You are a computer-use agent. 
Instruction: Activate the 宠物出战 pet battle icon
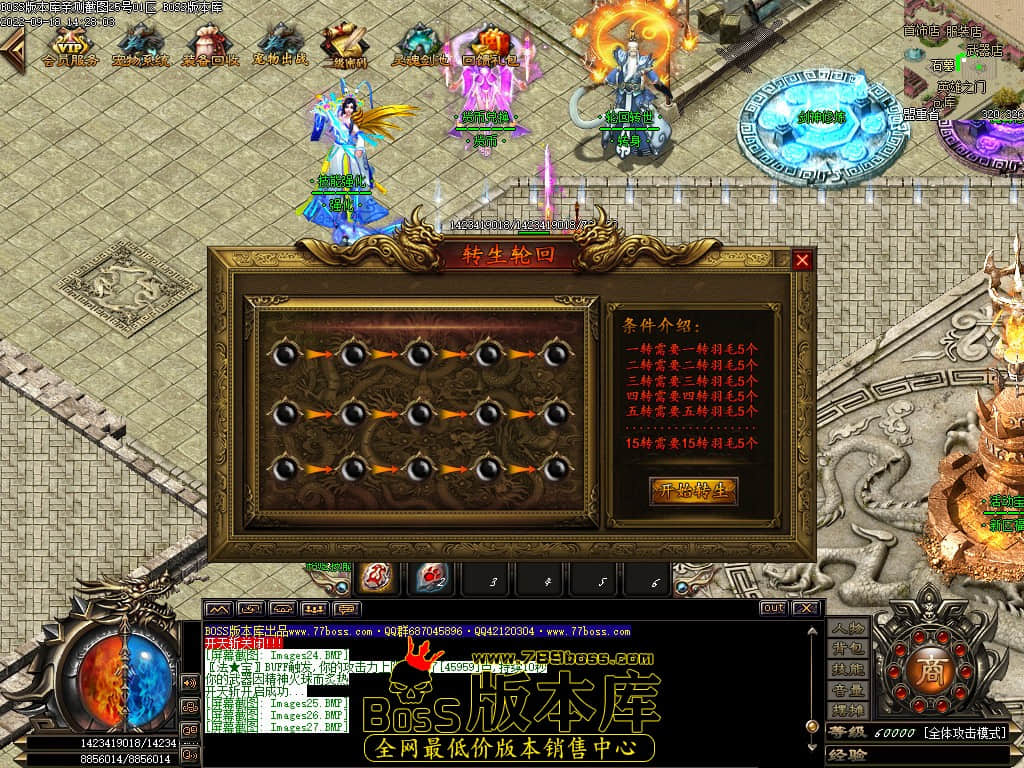(280, 45)
